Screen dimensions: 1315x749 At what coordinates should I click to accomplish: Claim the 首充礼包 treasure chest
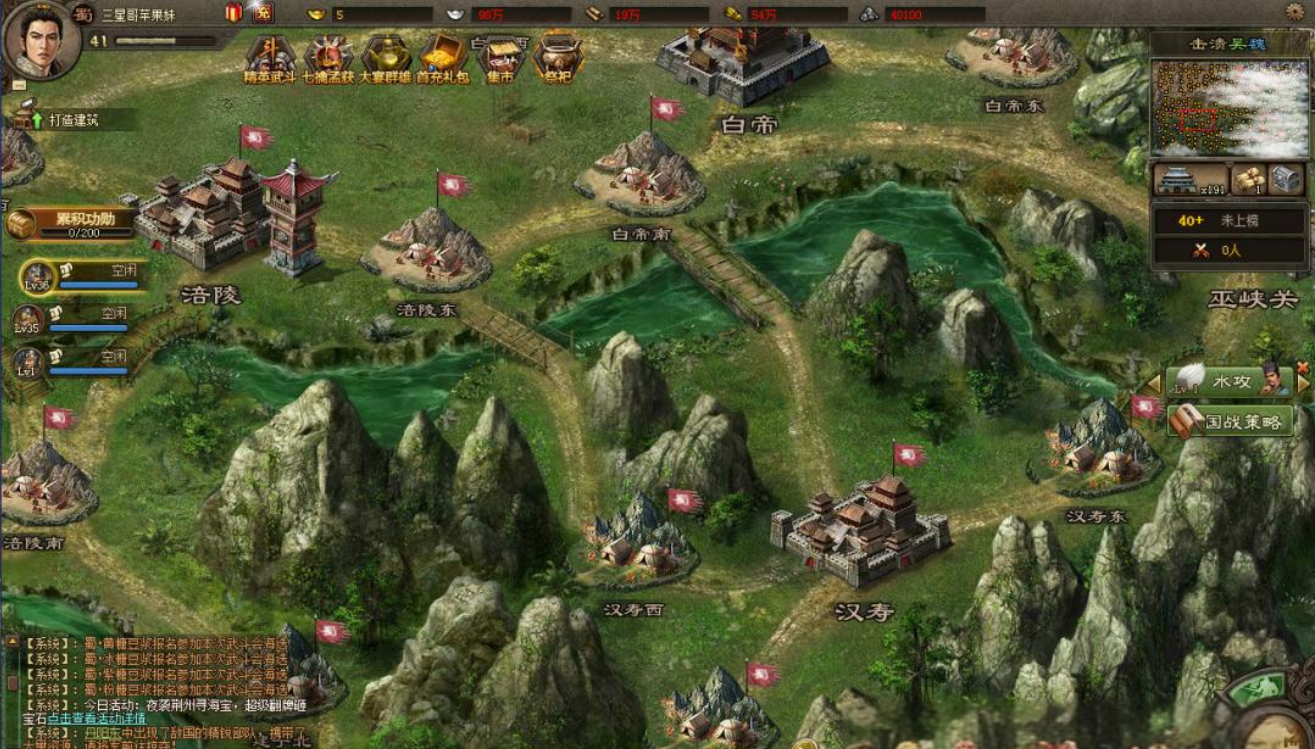(443, 58)
